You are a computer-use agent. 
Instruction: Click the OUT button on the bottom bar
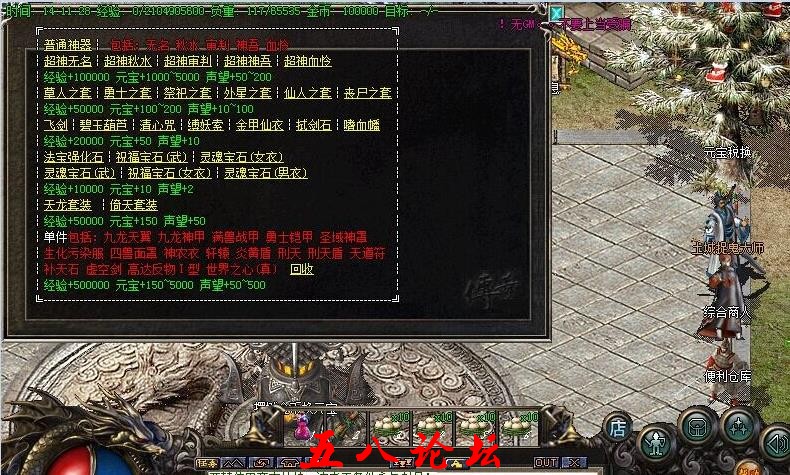pos(546,462)
